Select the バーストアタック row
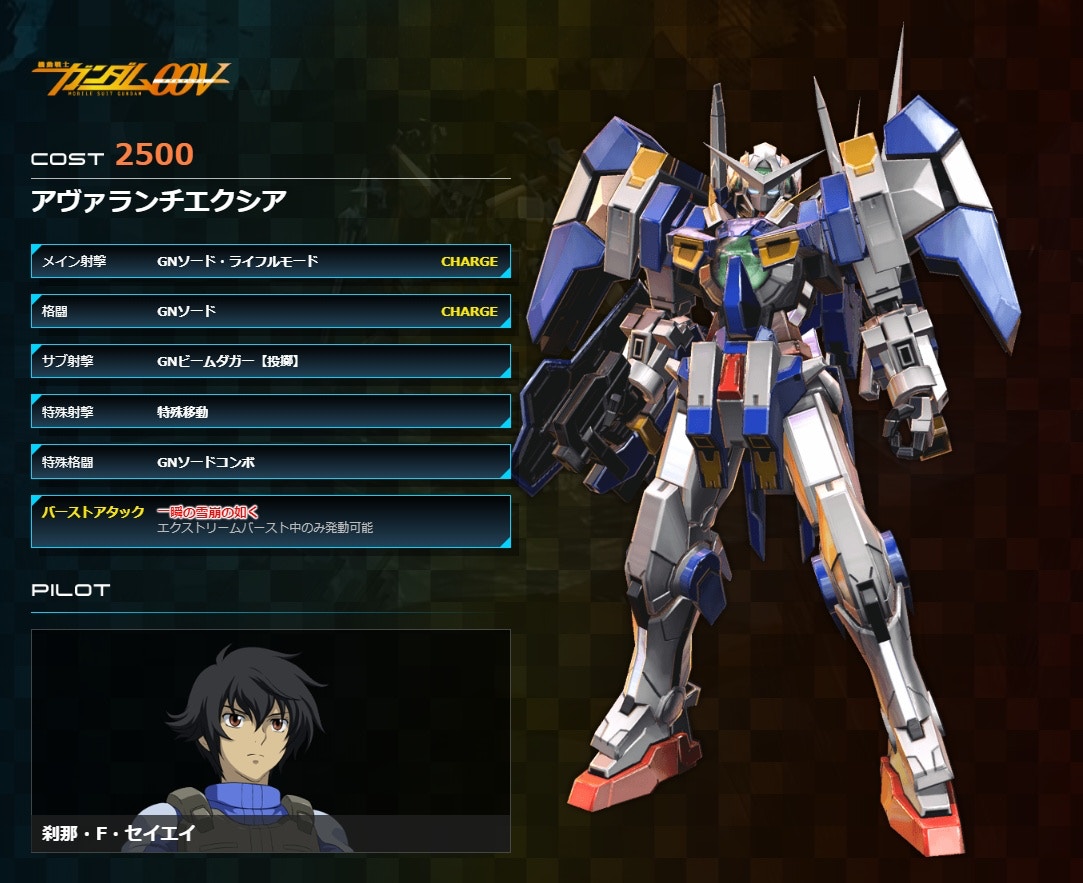The image size is (1083, 883). pos(270,520)
